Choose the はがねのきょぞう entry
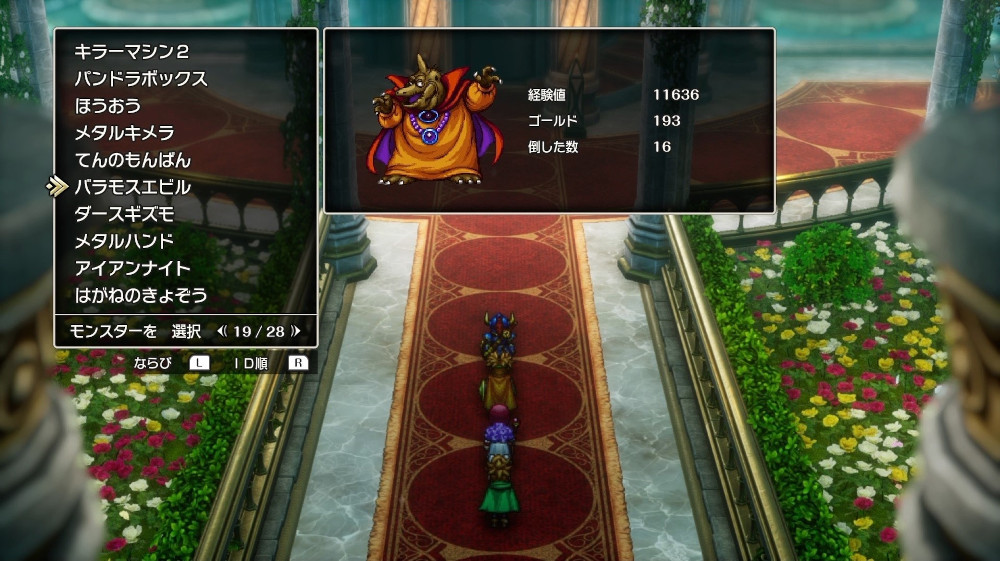Image resolution: width=1000 pixels, height=561 pixels. click(141, 295)
